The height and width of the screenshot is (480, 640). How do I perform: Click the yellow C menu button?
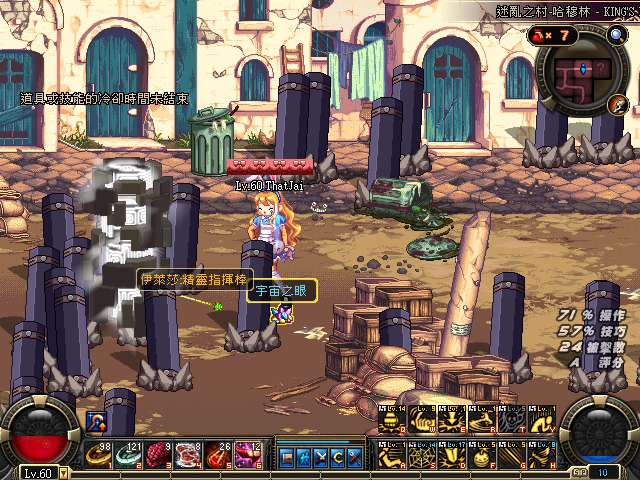(x=335, y=457)
